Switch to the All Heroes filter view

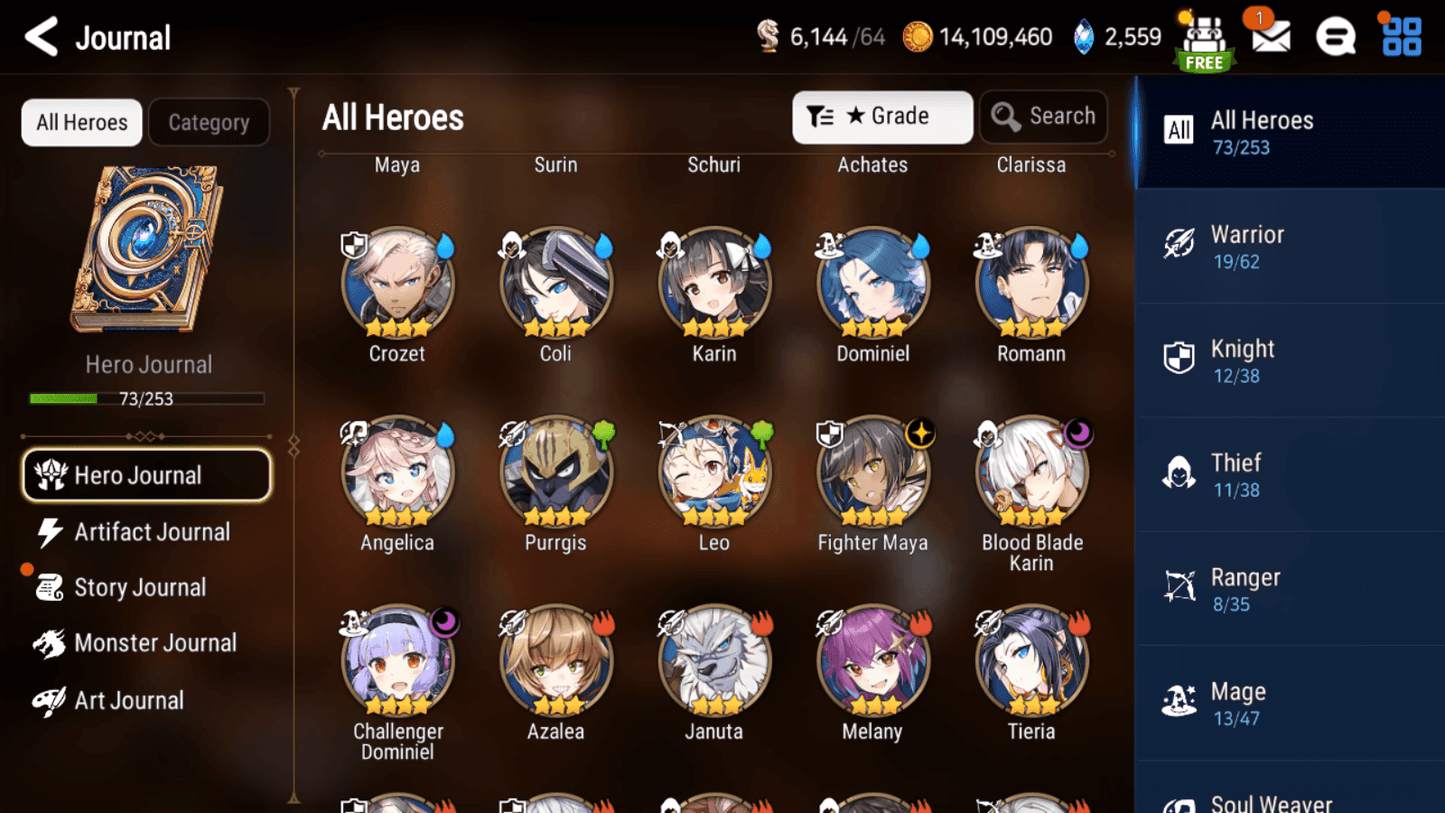tap(81, 122)
